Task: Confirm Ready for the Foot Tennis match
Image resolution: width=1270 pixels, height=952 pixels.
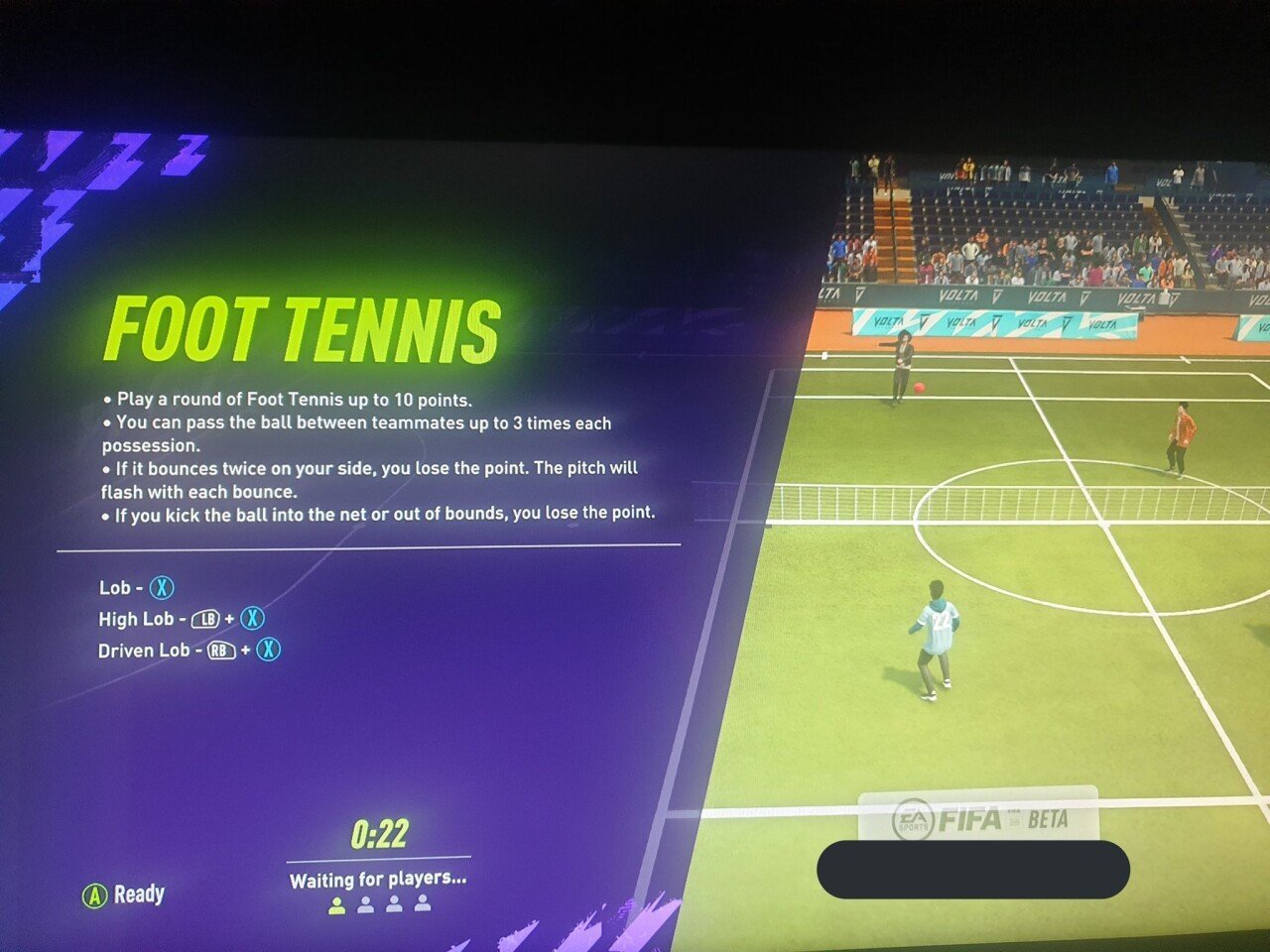Action: [x=124, y=894]
